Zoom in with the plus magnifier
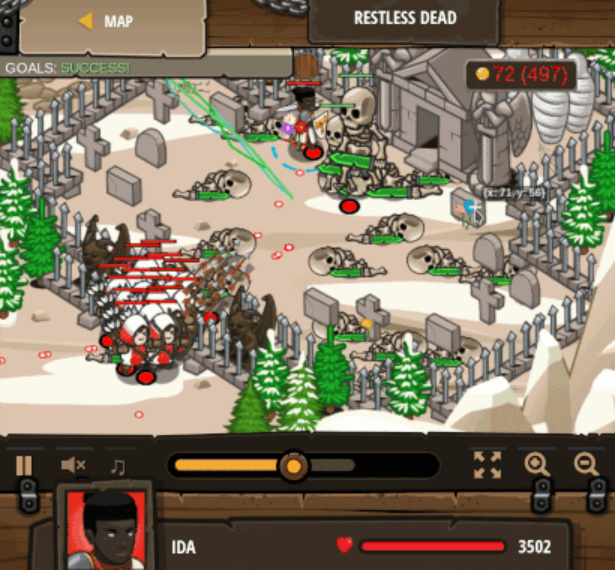This screenshot has height=570, width=615. [537, 464]
